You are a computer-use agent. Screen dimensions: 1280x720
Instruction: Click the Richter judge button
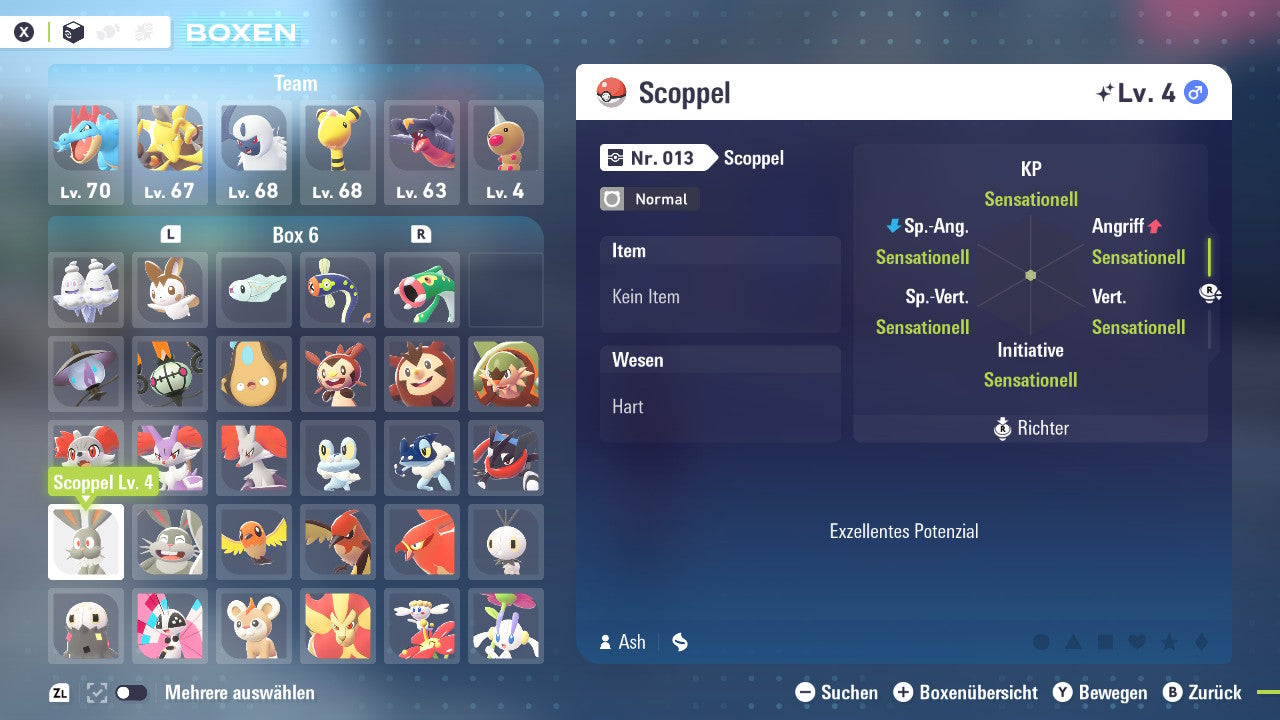[1030, 428]
